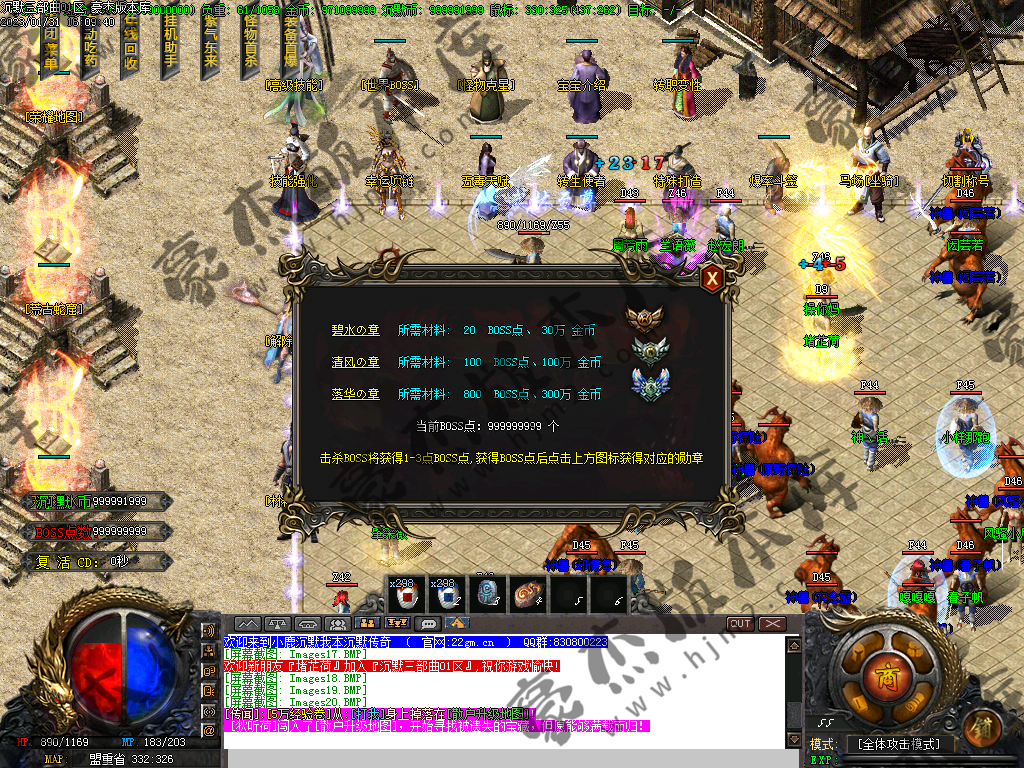Screen dimensions: 1024x768
Task: Click the OUT button above the chat
Action: 740,624
